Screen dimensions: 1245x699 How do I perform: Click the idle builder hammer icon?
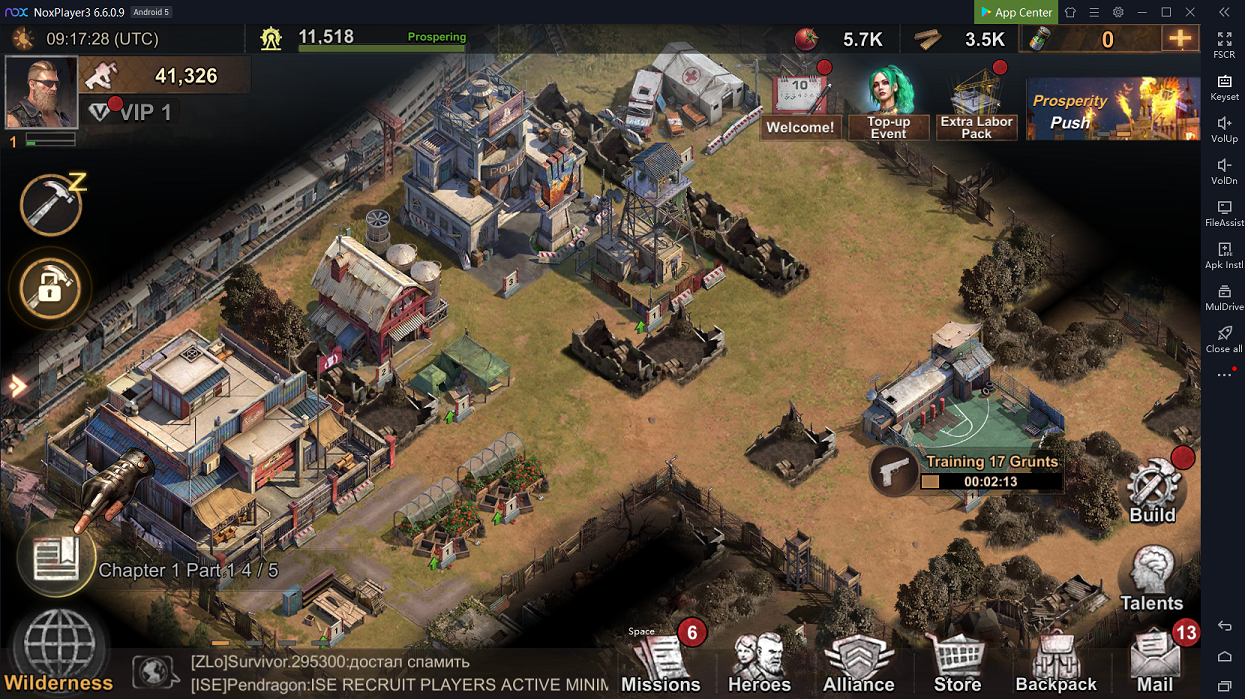[51, 206]
